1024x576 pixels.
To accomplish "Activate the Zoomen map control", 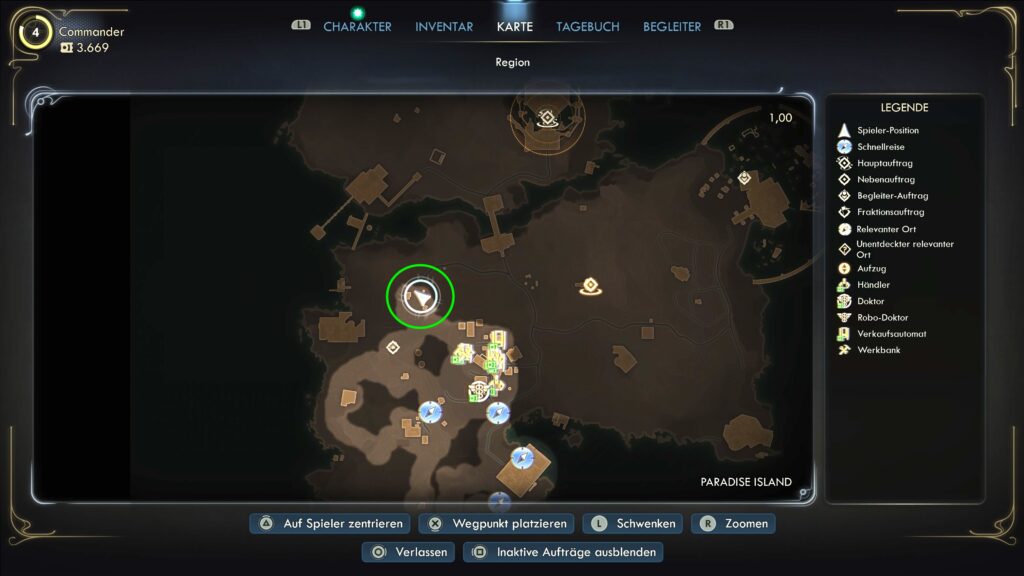I will click(735, 523).
